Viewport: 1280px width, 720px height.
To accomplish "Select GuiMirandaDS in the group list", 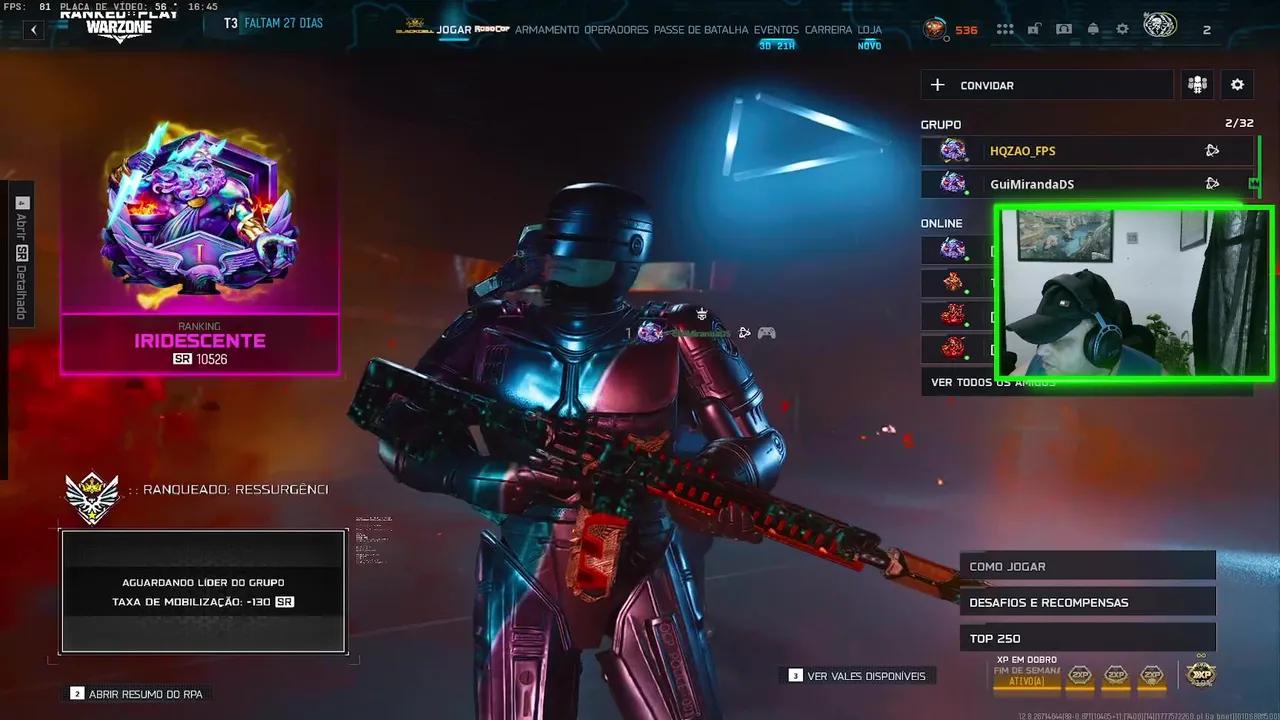I will click(1032, 184).
